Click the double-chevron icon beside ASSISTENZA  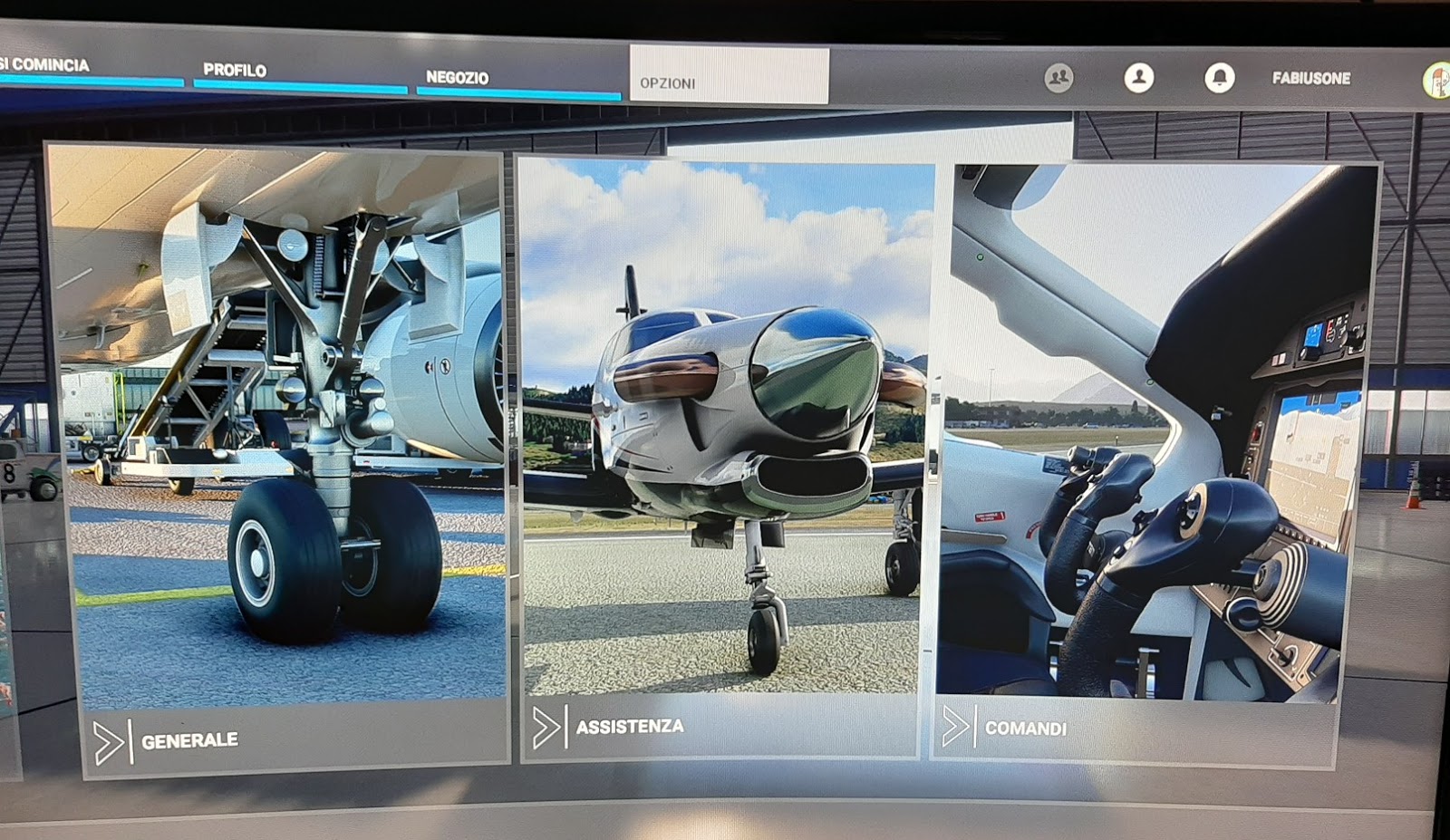pyautogui.click(x=548, y=725)
